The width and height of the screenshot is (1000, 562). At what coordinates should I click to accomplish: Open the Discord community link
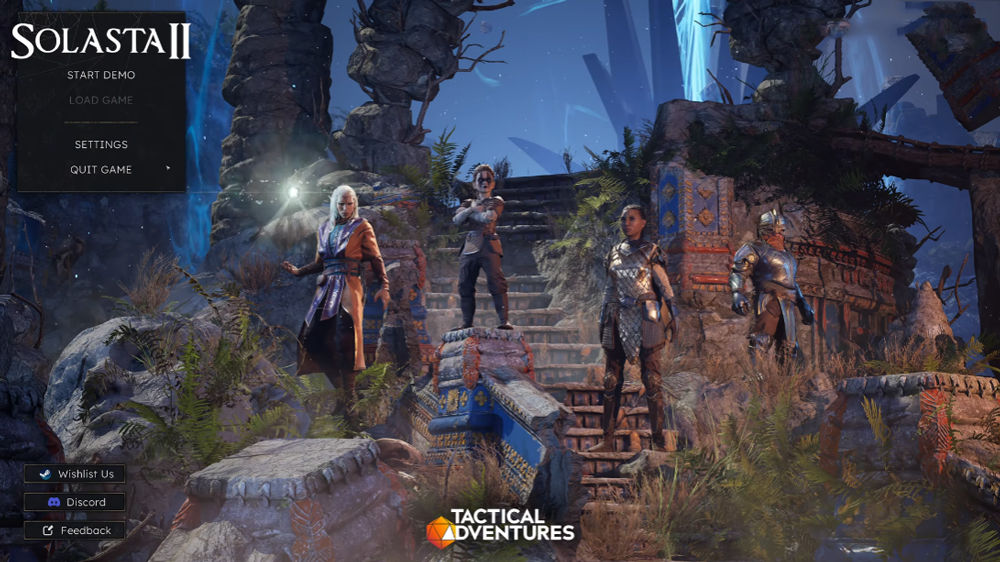(x=75, y=502)
